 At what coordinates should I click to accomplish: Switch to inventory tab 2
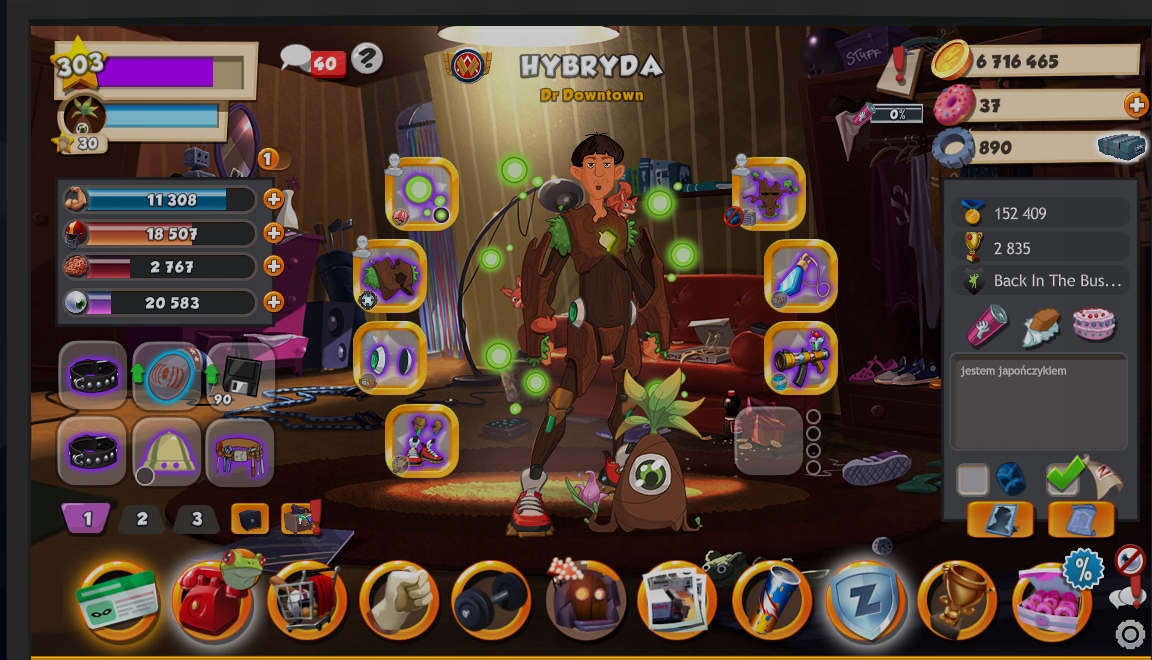[142, 519]
